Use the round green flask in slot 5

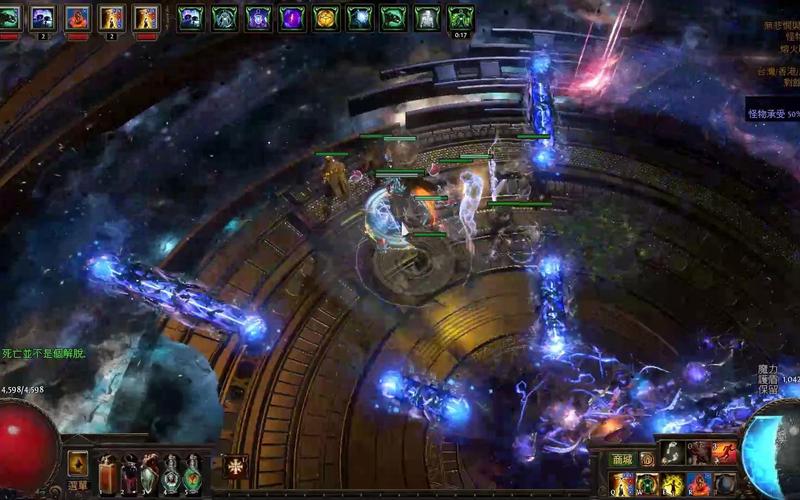[192, 471]
